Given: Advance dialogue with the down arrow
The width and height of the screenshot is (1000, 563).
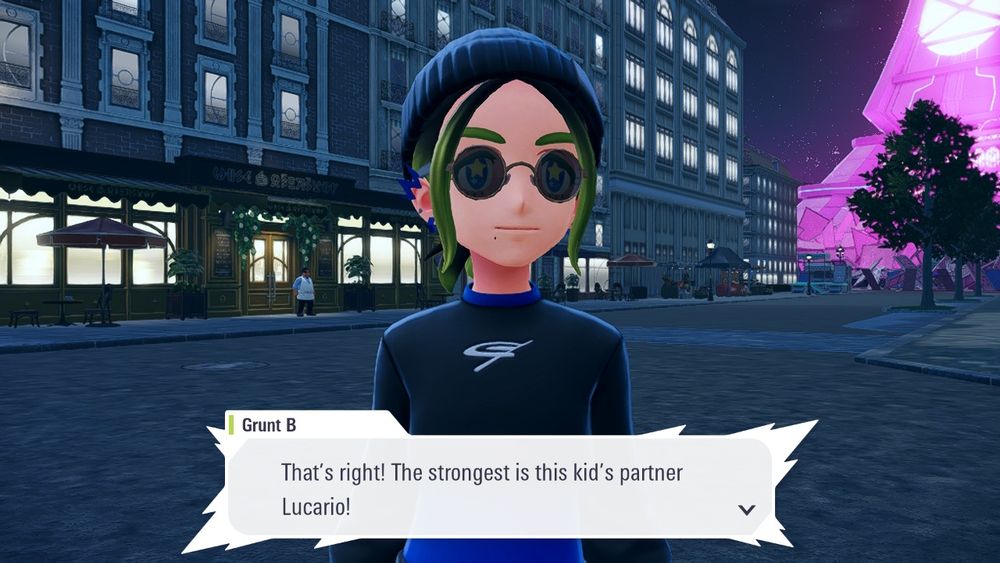Looking at the screenshot, I should (746, 509).
